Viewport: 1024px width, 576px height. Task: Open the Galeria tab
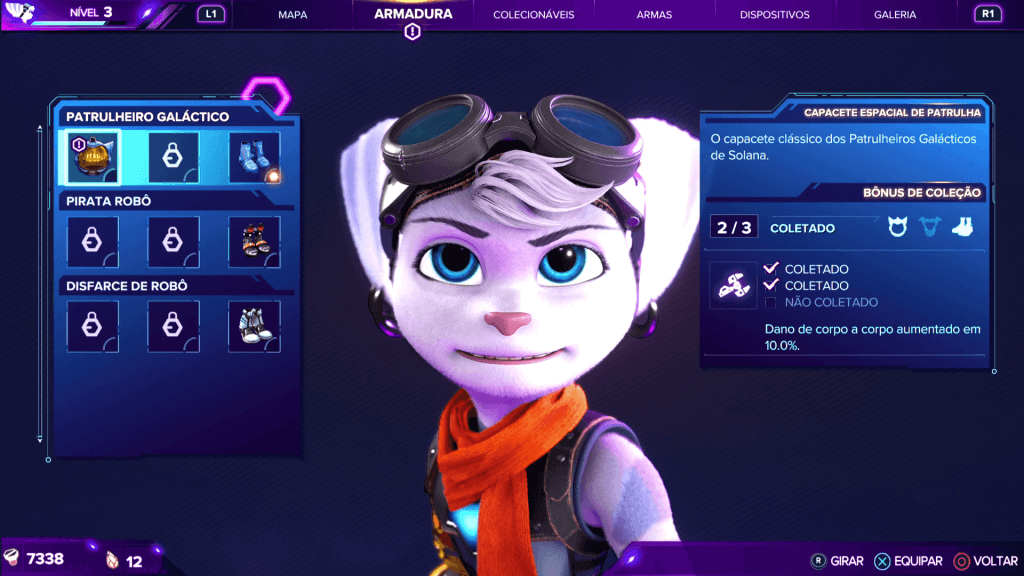895,15
